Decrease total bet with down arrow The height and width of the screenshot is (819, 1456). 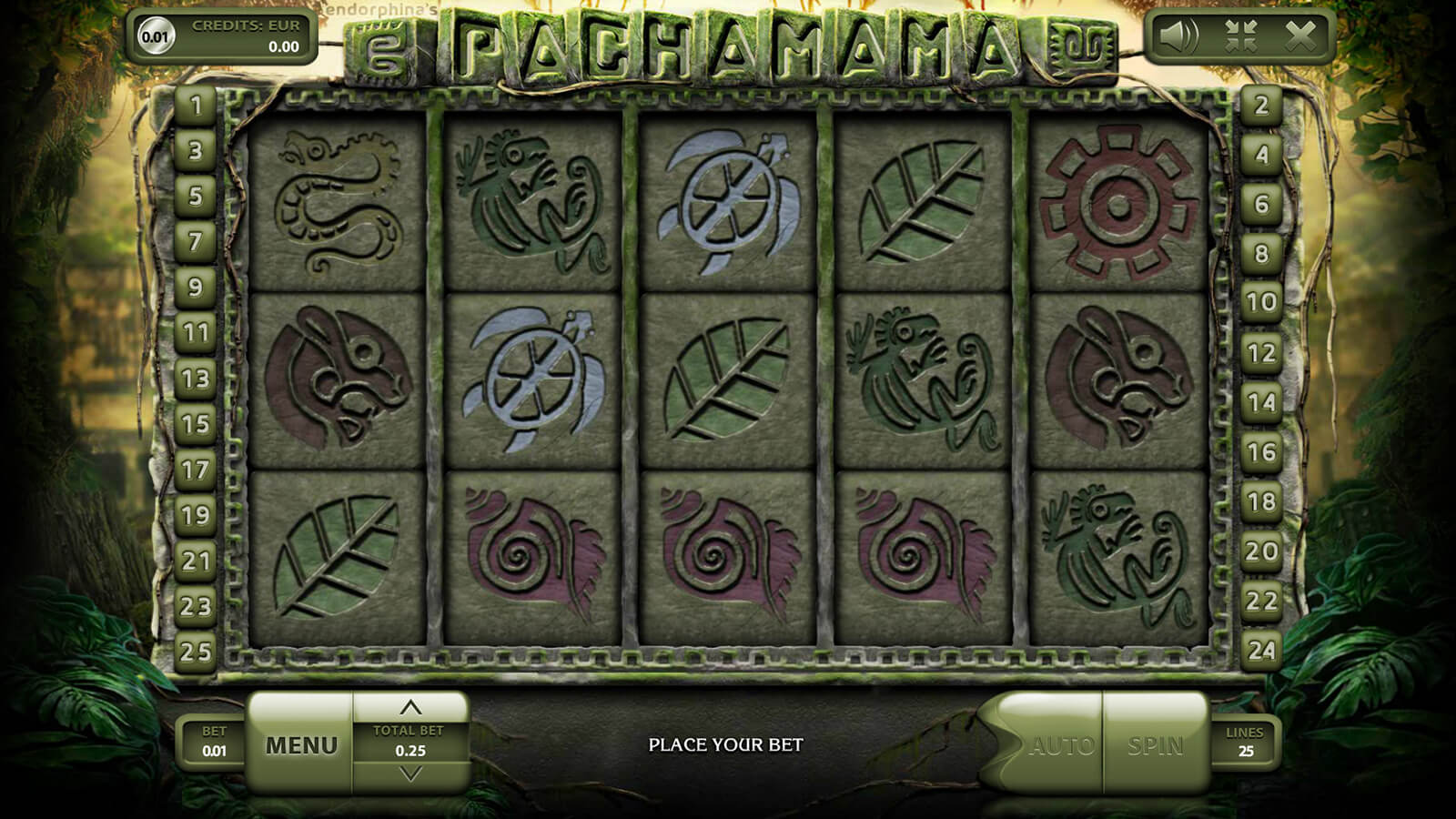pos(410,774)
